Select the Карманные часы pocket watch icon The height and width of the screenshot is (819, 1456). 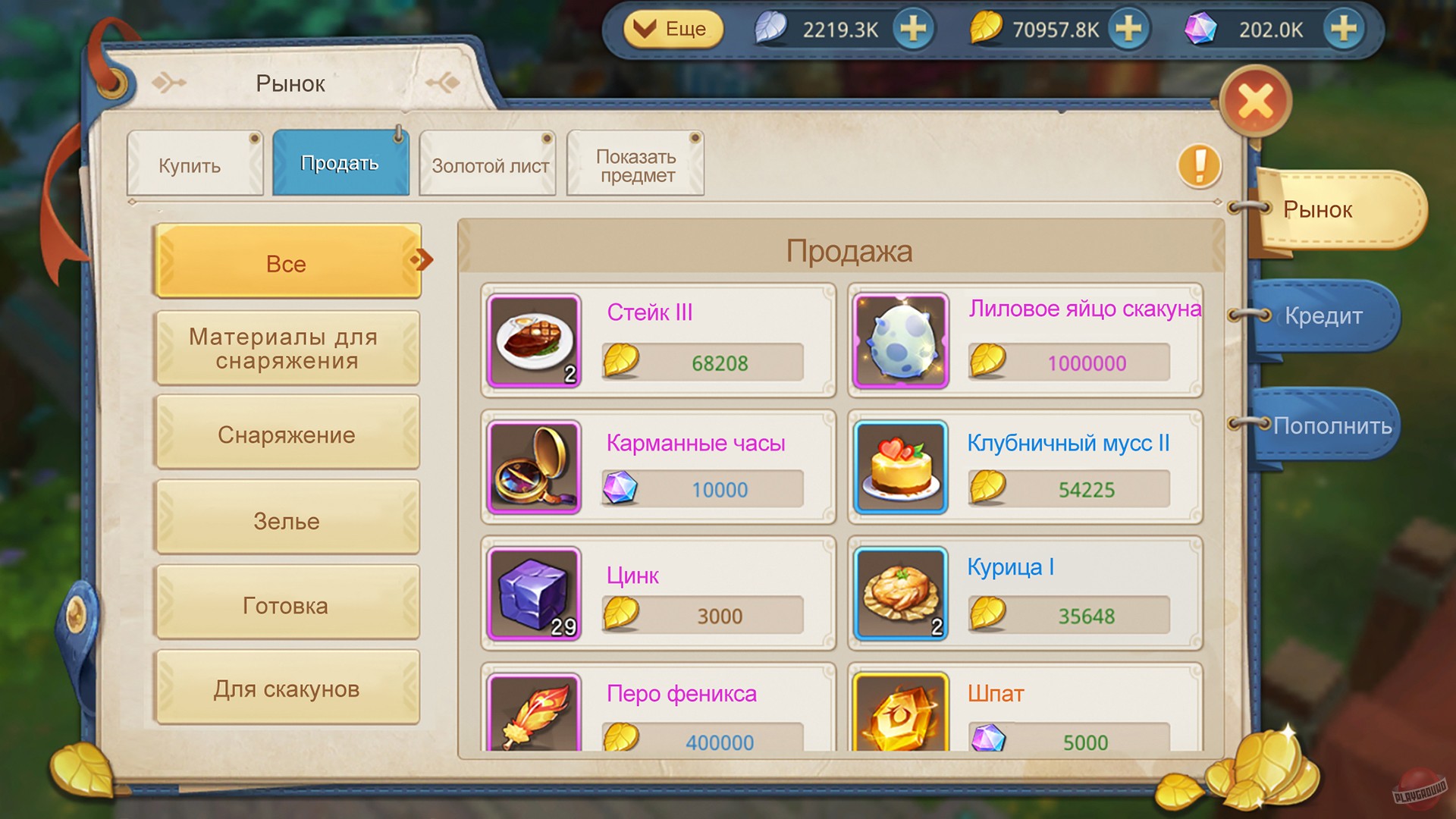coord(533,468)
